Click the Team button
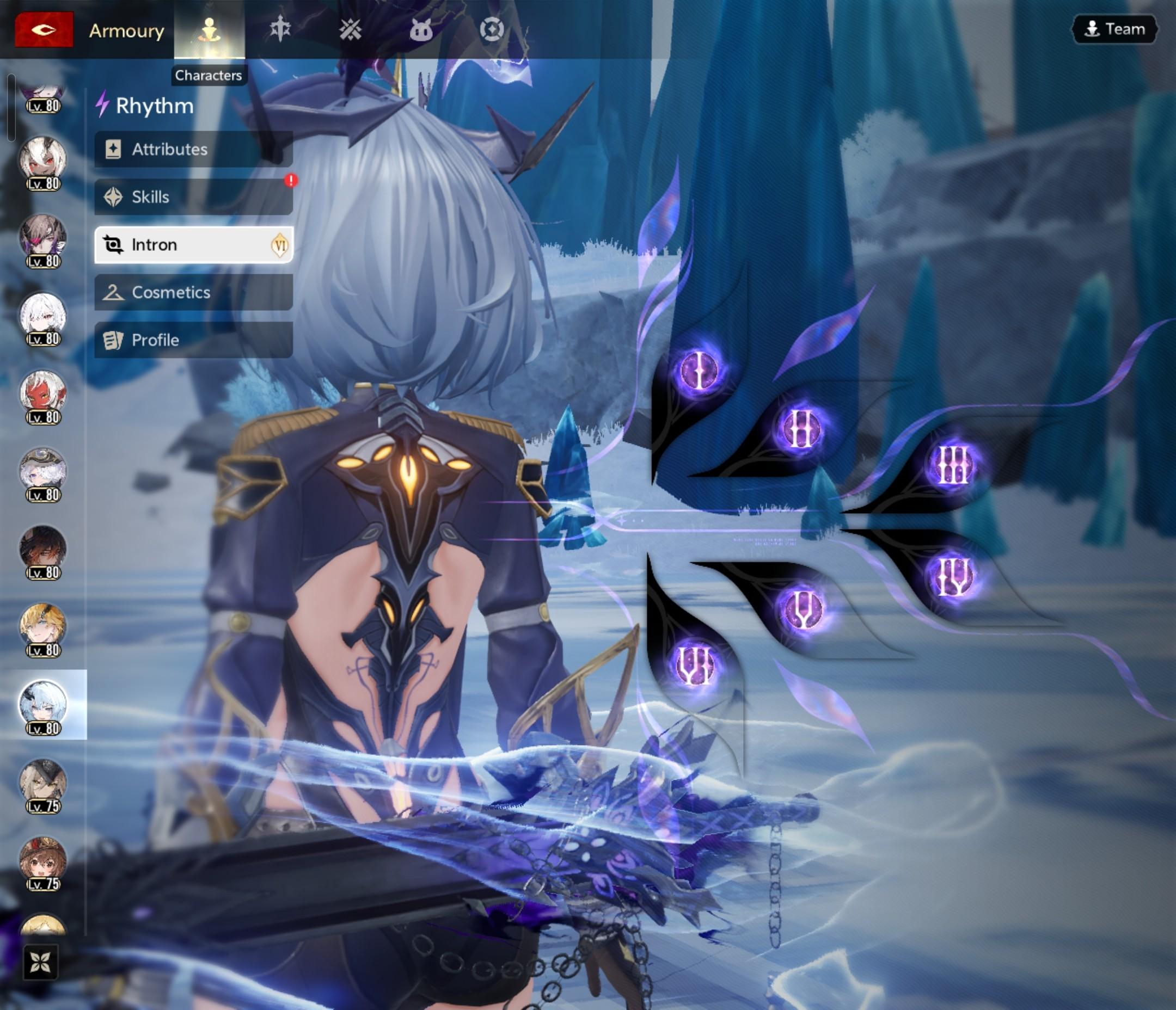Image resolution: width=1176 pixels, height=1010 pixels. tap(1114, 29)
